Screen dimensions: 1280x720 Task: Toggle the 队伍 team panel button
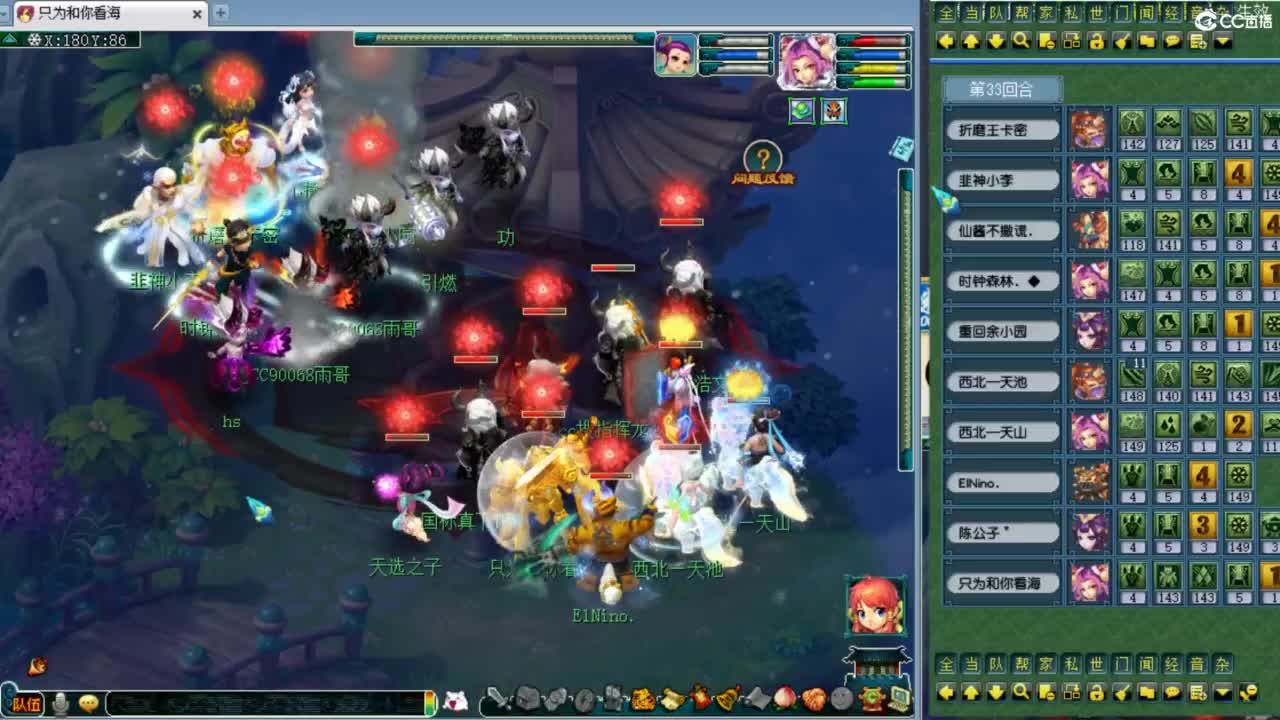point(26,703)
